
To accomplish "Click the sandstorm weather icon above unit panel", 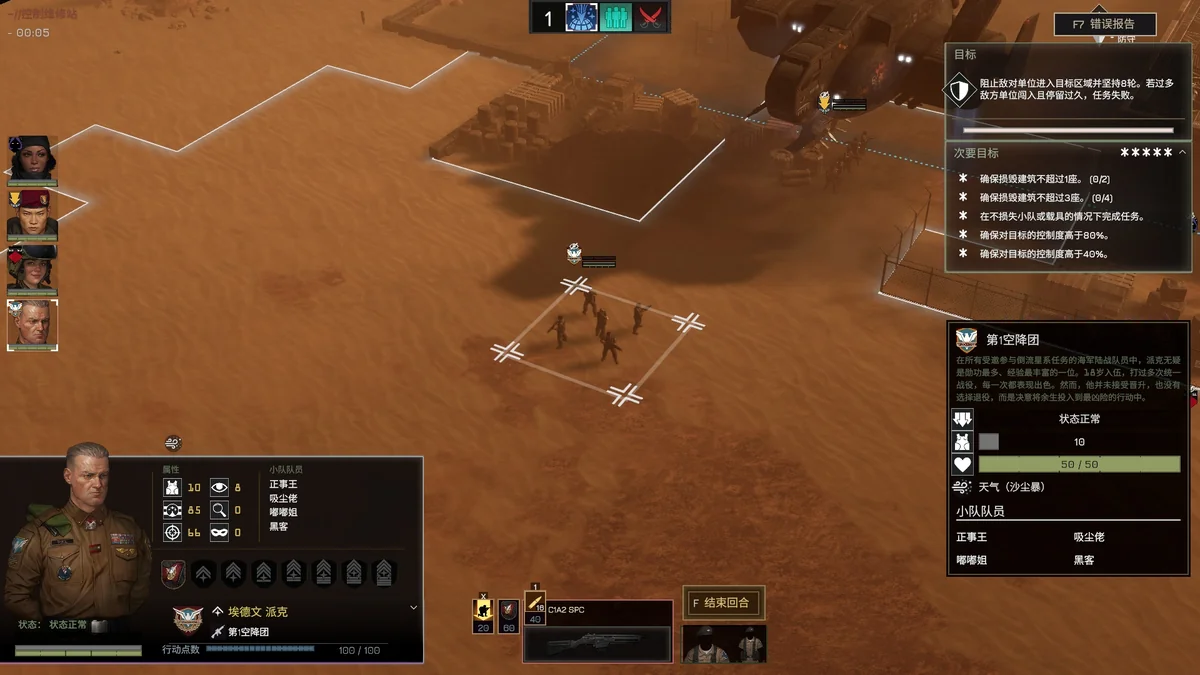I will 173,442.
